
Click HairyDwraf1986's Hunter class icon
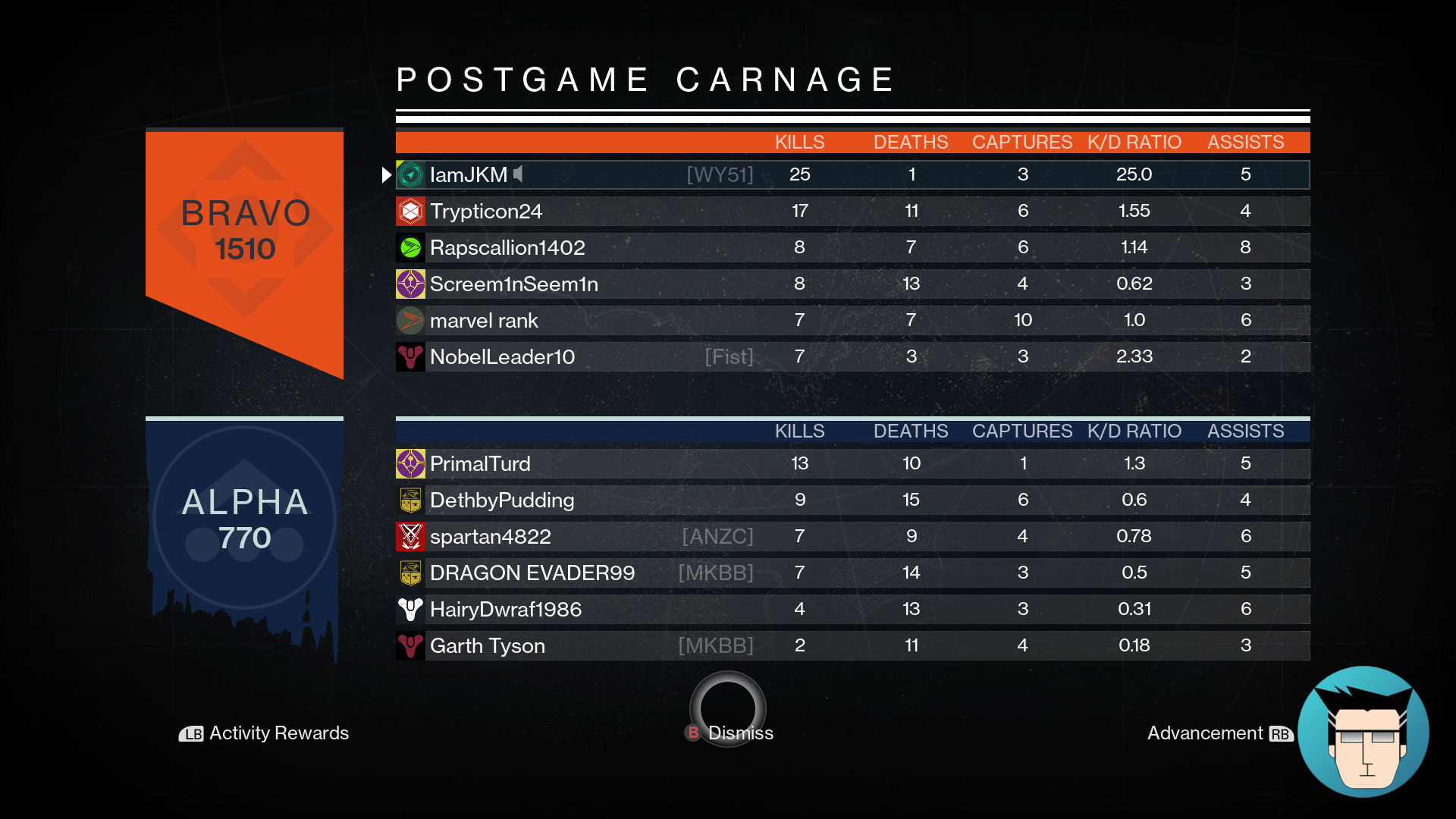[409, 609]
